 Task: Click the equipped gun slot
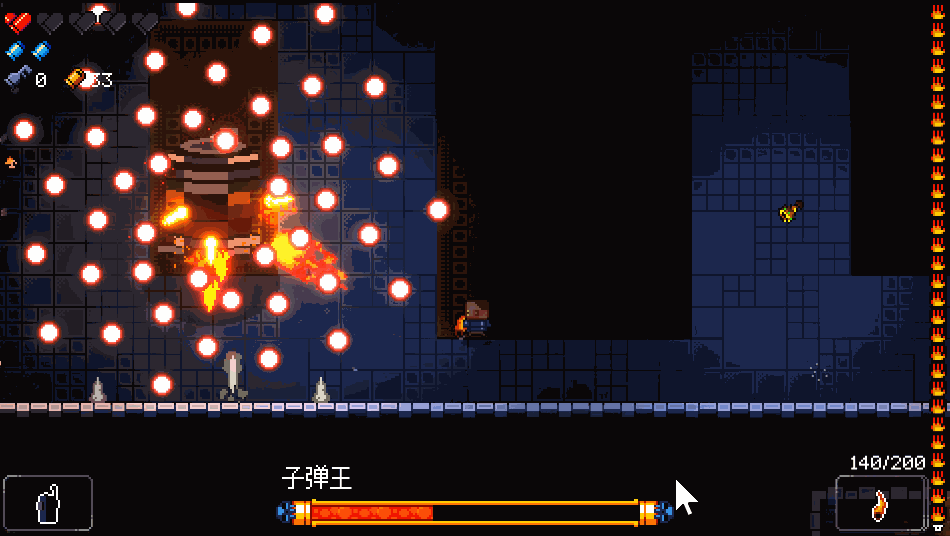pyautogui.click(x=880, y=502)
